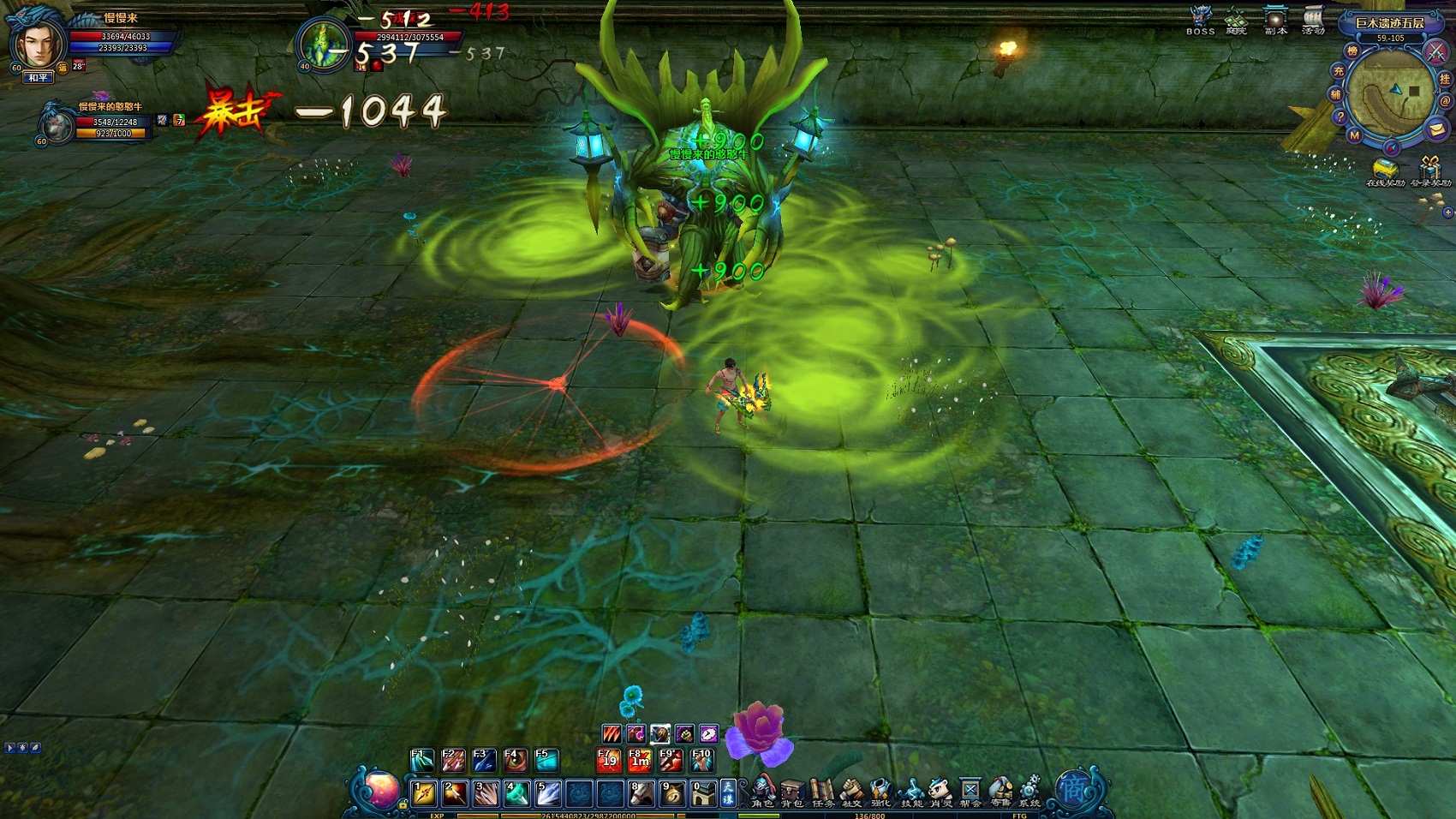Trigger the F1 quick-slot skill
Viewport: 1456px width, 819px height.
[x=422, y=760]
